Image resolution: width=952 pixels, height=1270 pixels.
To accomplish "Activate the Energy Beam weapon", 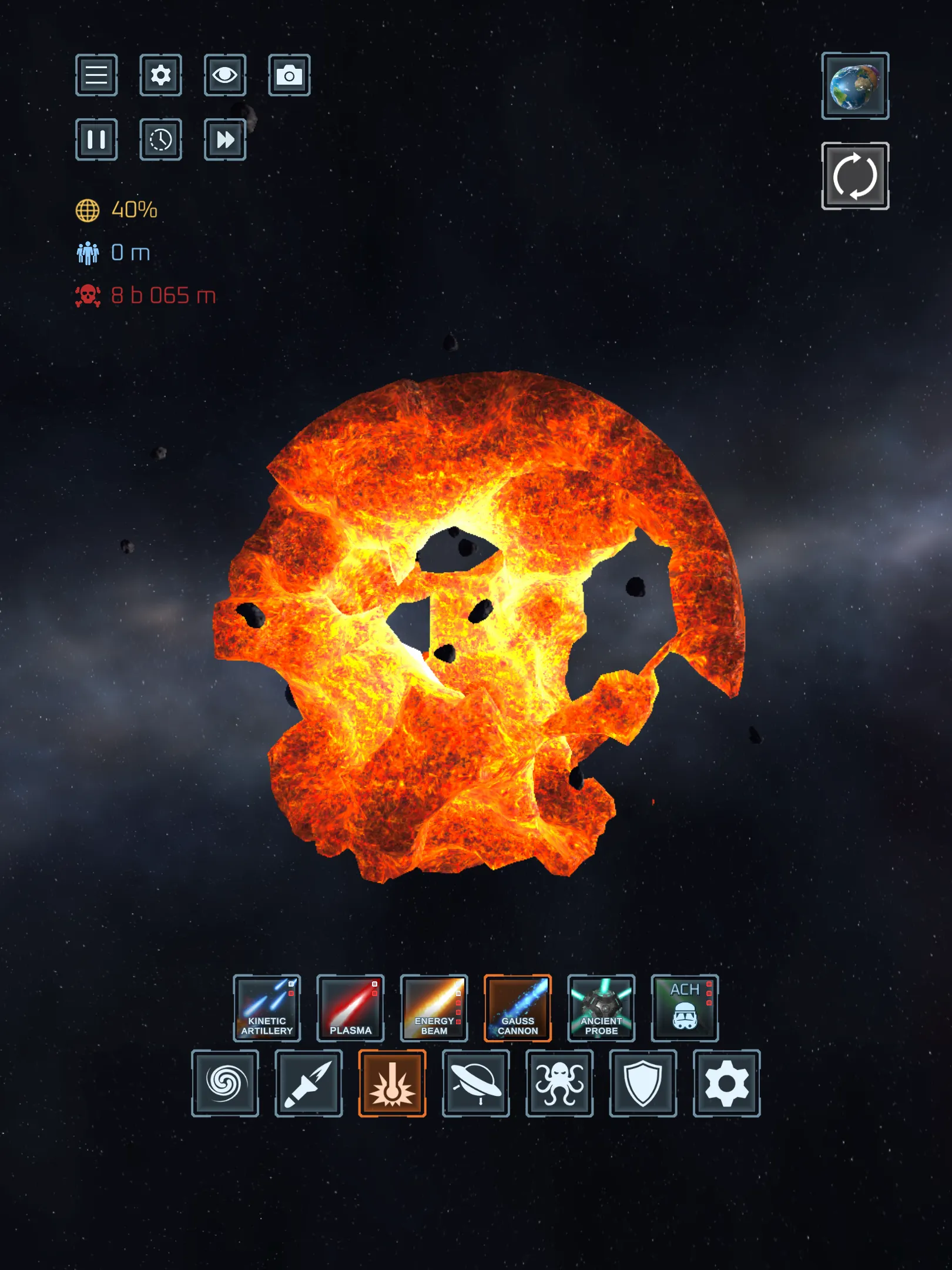I will pyautogui.click(x=434, y=1008).
